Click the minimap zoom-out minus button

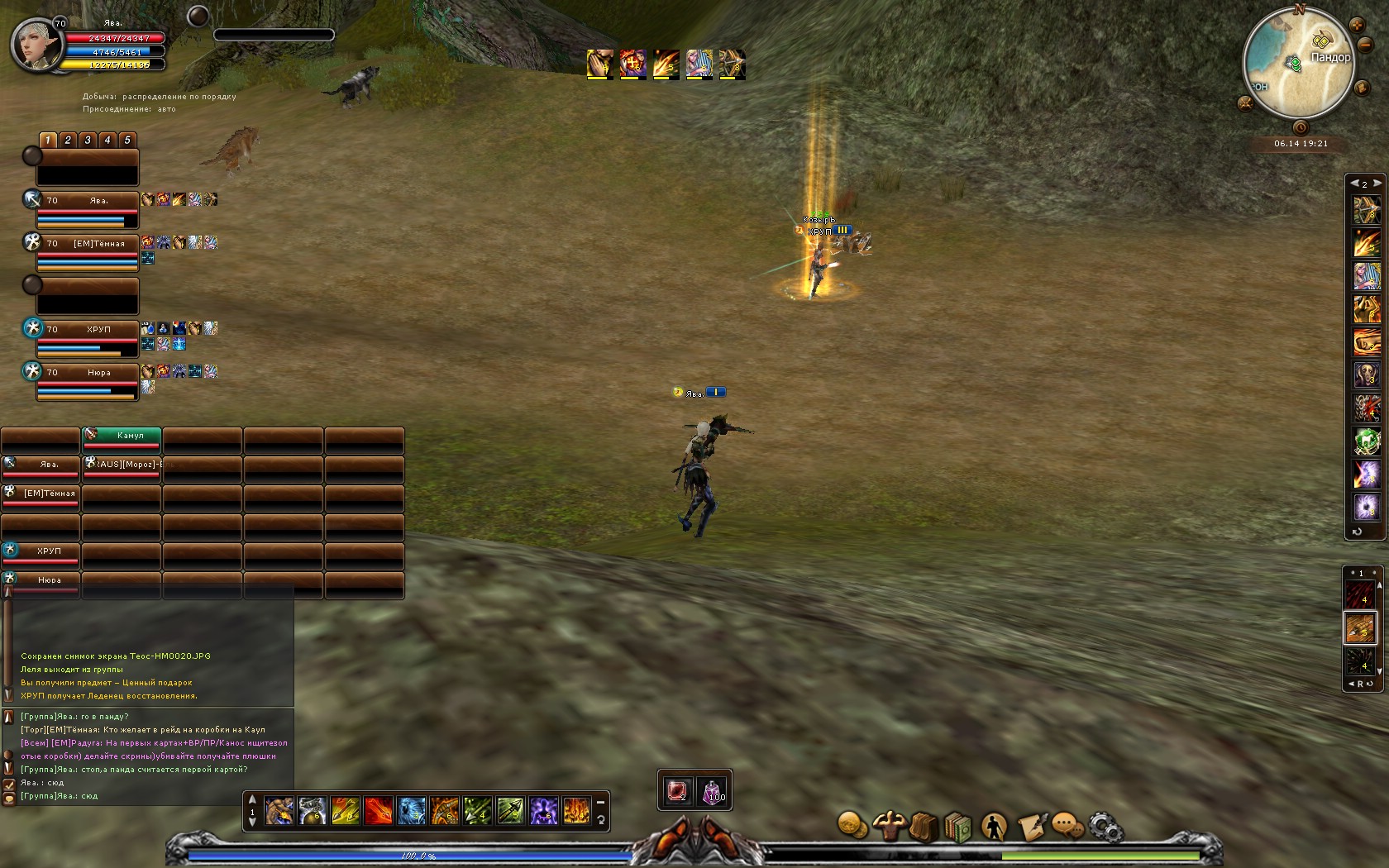(1365, 45)
